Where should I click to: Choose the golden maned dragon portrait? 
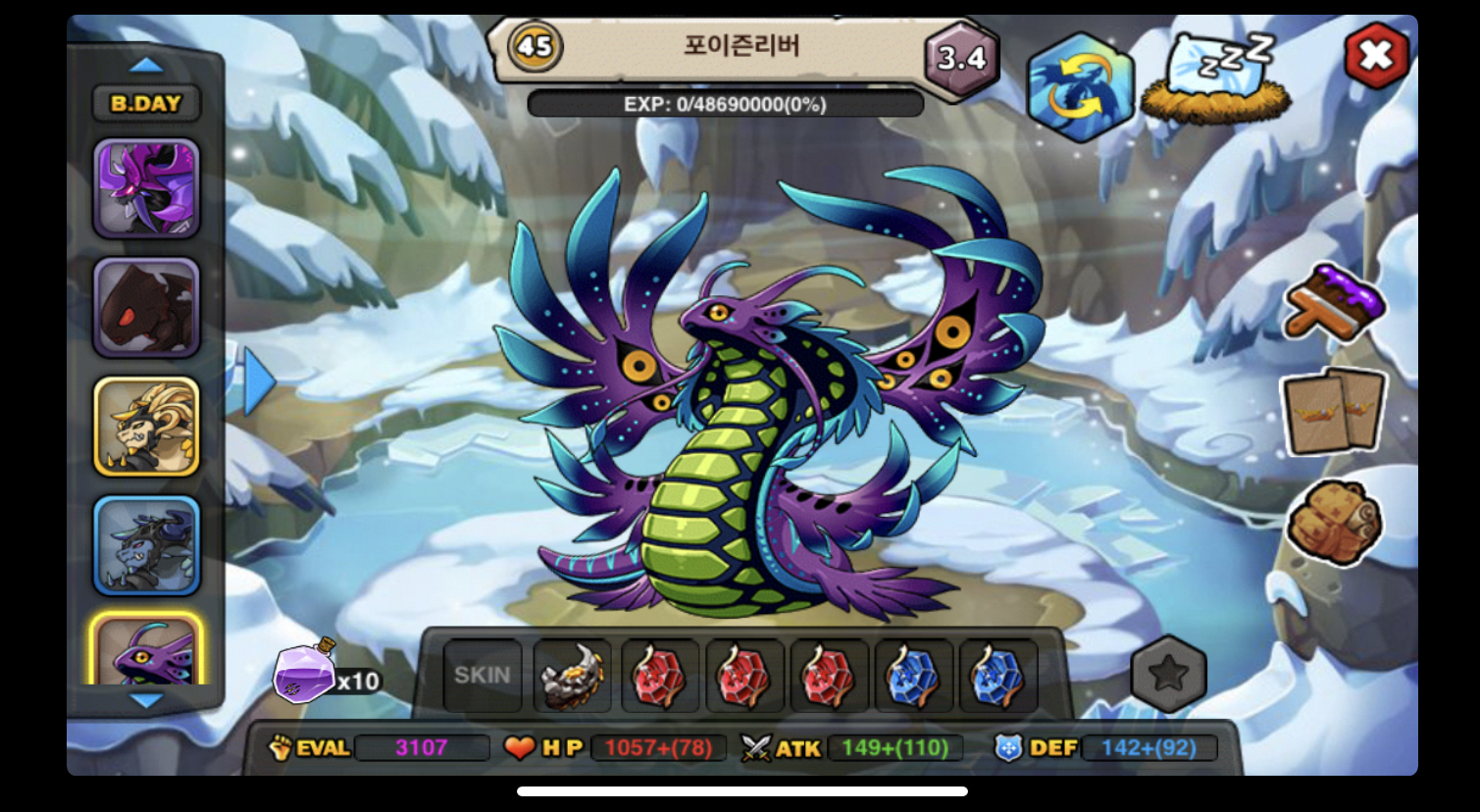tap(147, 427)
